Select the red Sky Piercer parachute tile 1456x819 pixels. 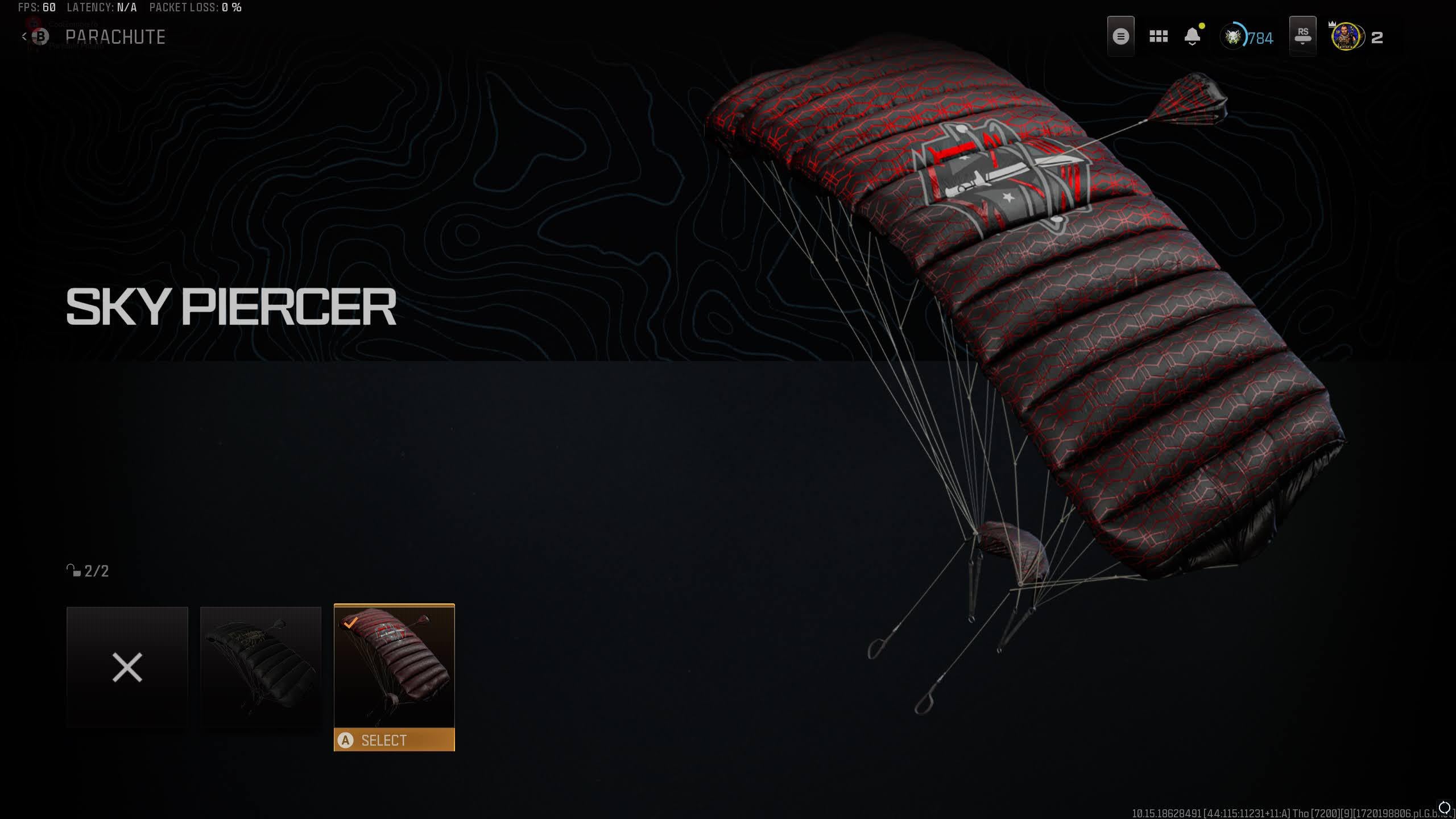pyautogui.click(x=394, y=667)
